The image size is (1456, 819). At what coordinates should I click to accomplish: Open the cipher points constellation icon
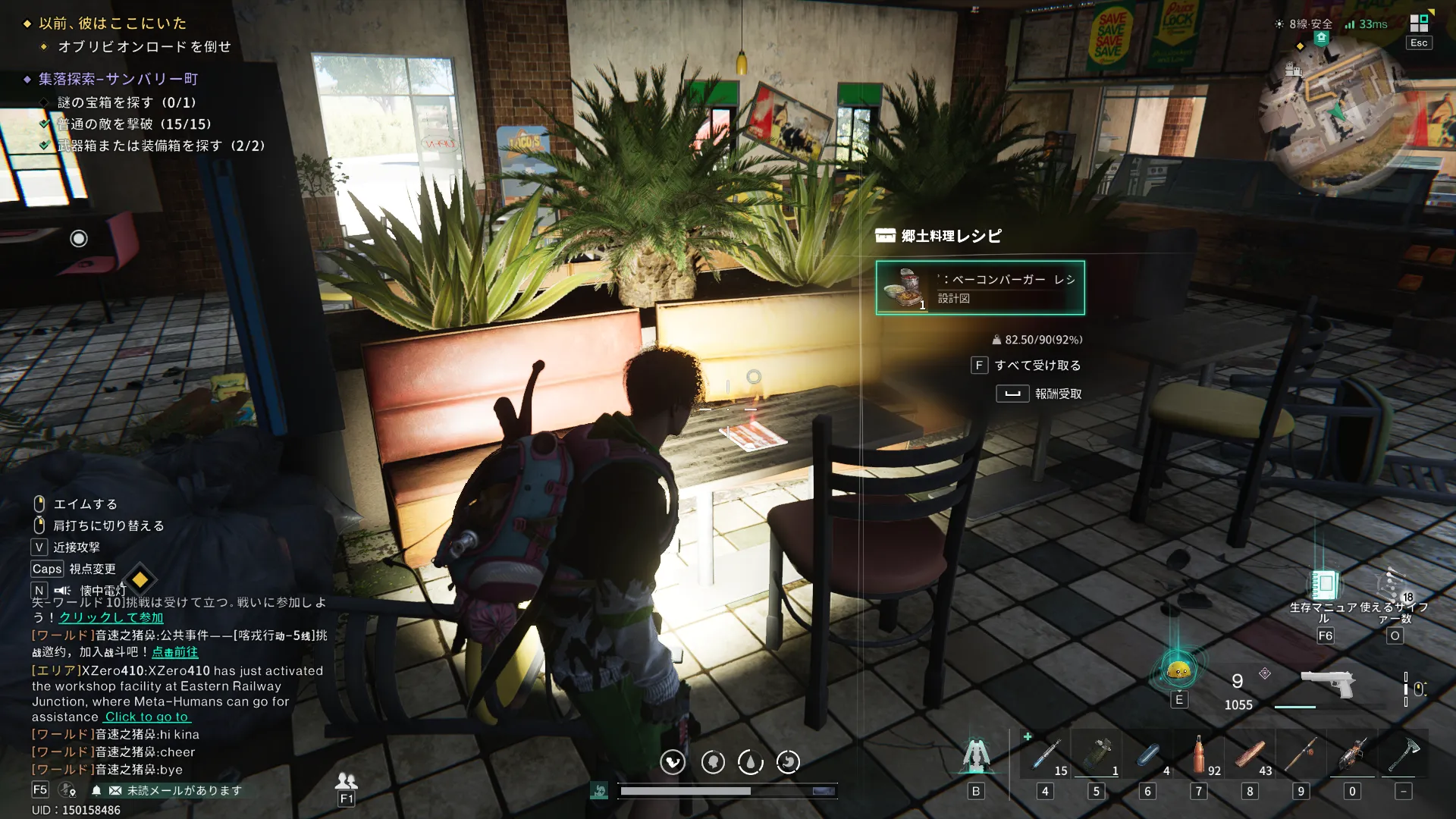1393,585
